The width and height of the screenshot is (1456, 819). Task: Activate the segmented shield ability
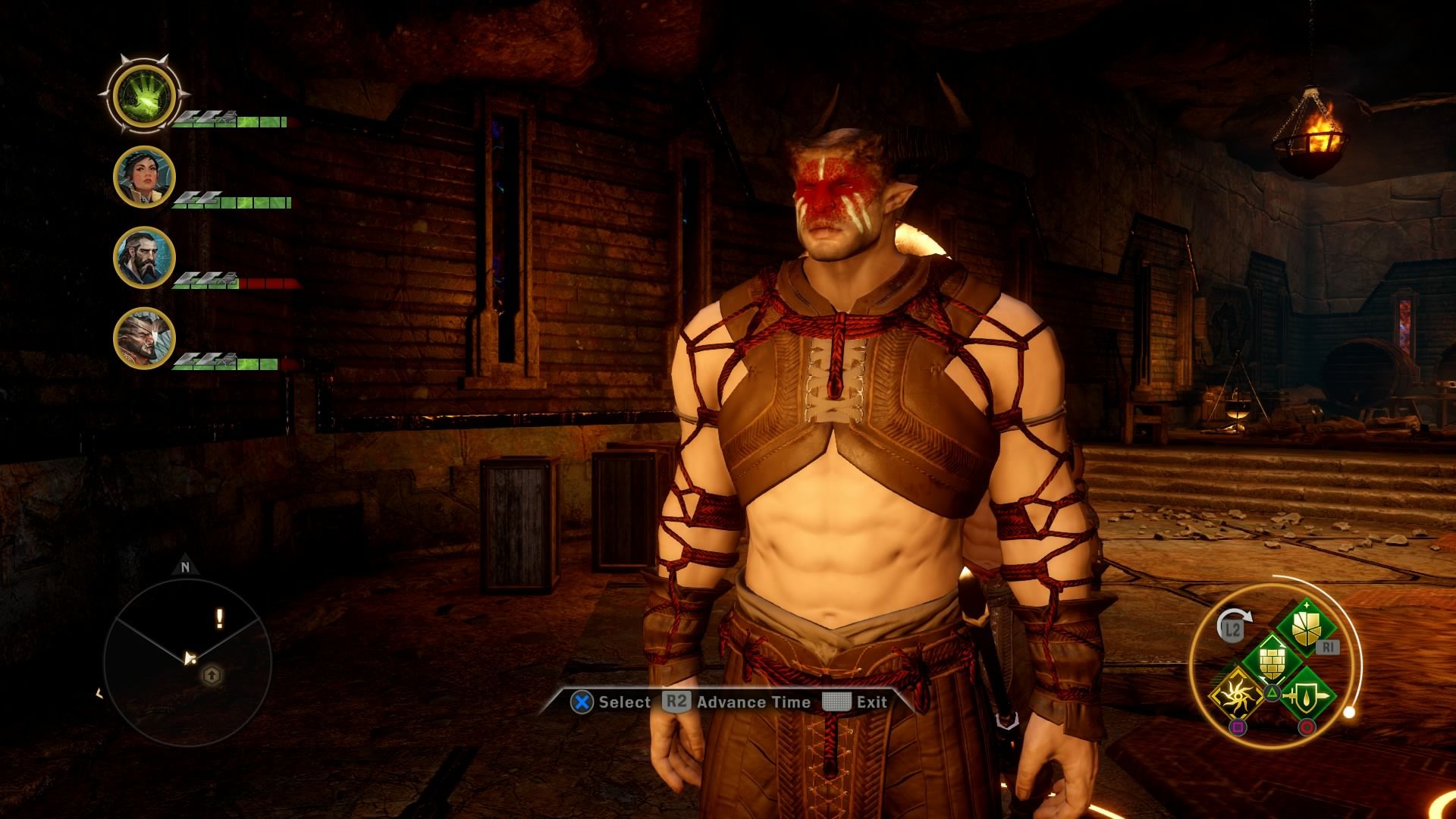1306,626
